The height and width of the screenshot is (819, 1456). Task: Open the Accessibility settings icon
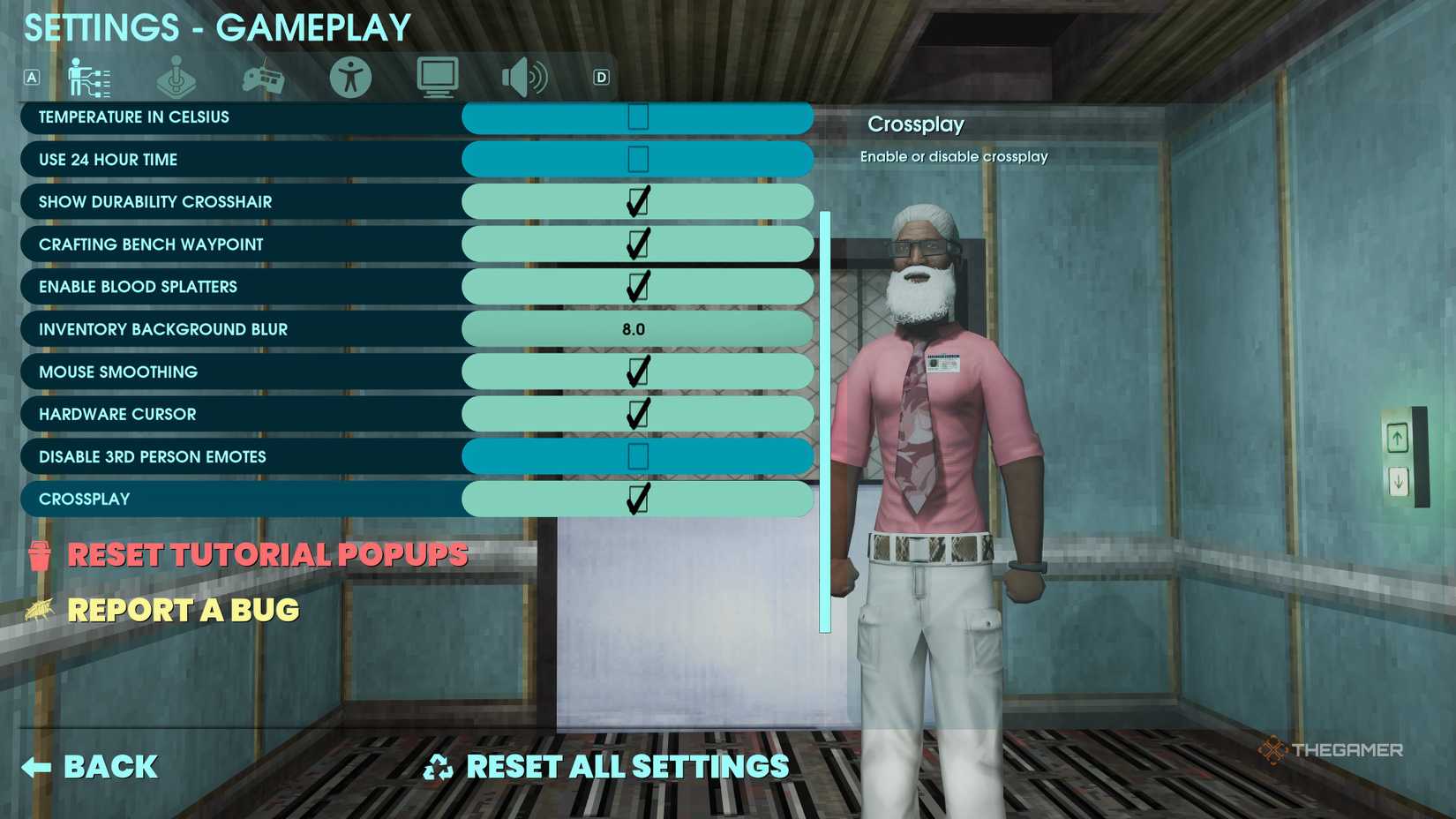click(x=349, y=78)
